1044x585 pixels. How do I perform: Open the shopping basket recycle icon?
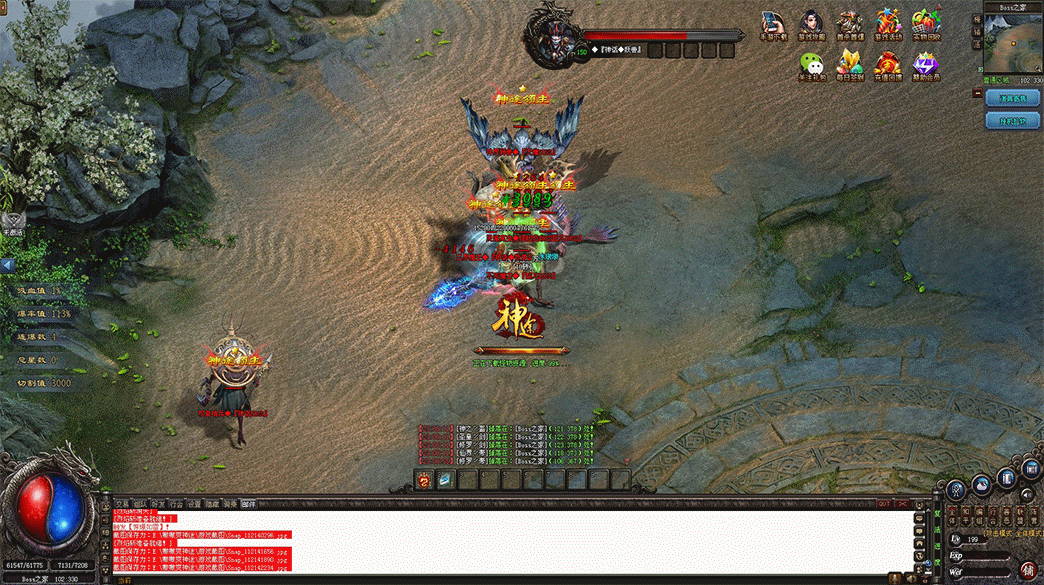pos(927,24)
